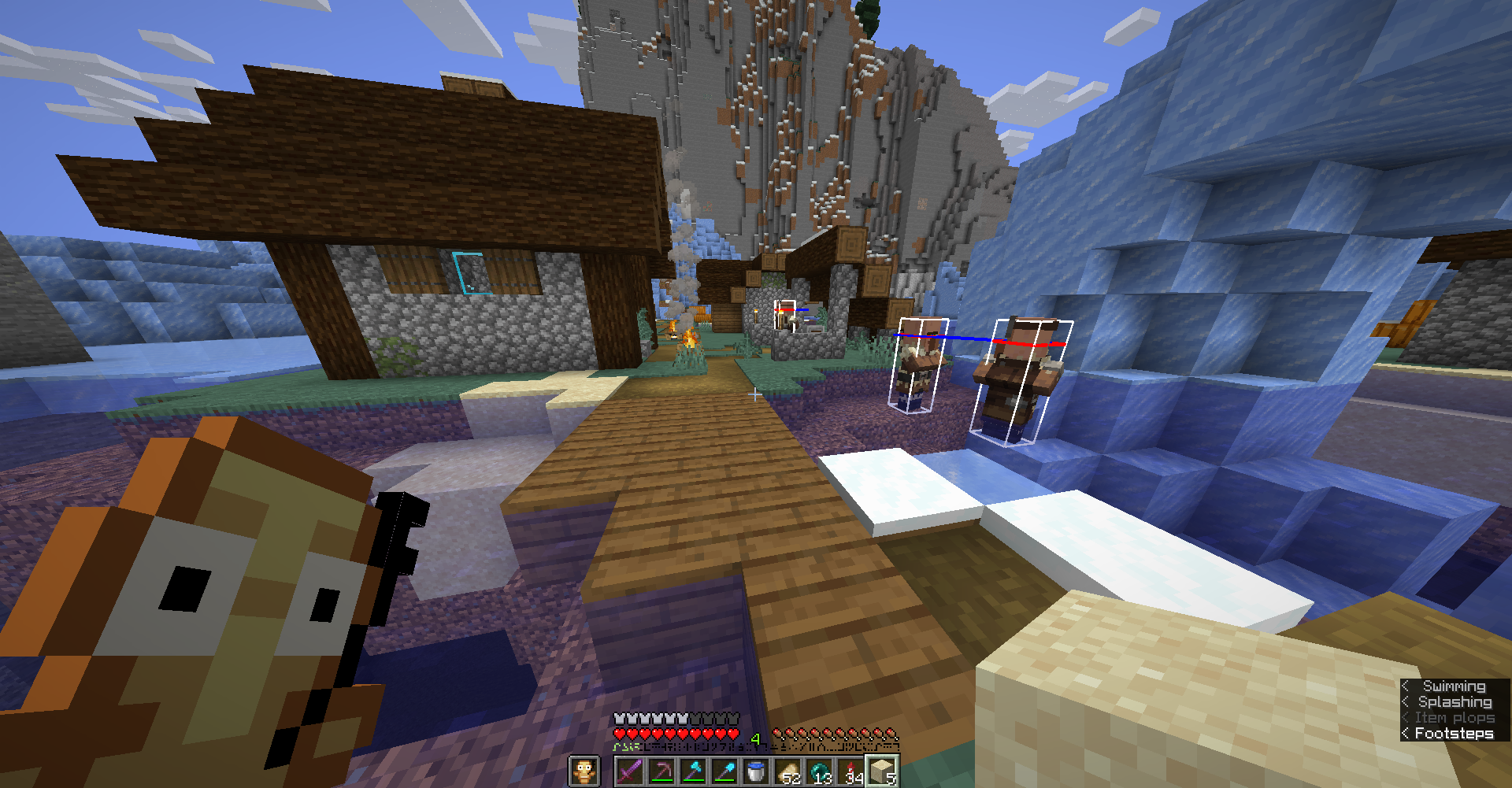The height and width of the screenshot is (788, 1512).
Task: Click the Splashing subtitle entry
Action: click(x=1455, y=702)
